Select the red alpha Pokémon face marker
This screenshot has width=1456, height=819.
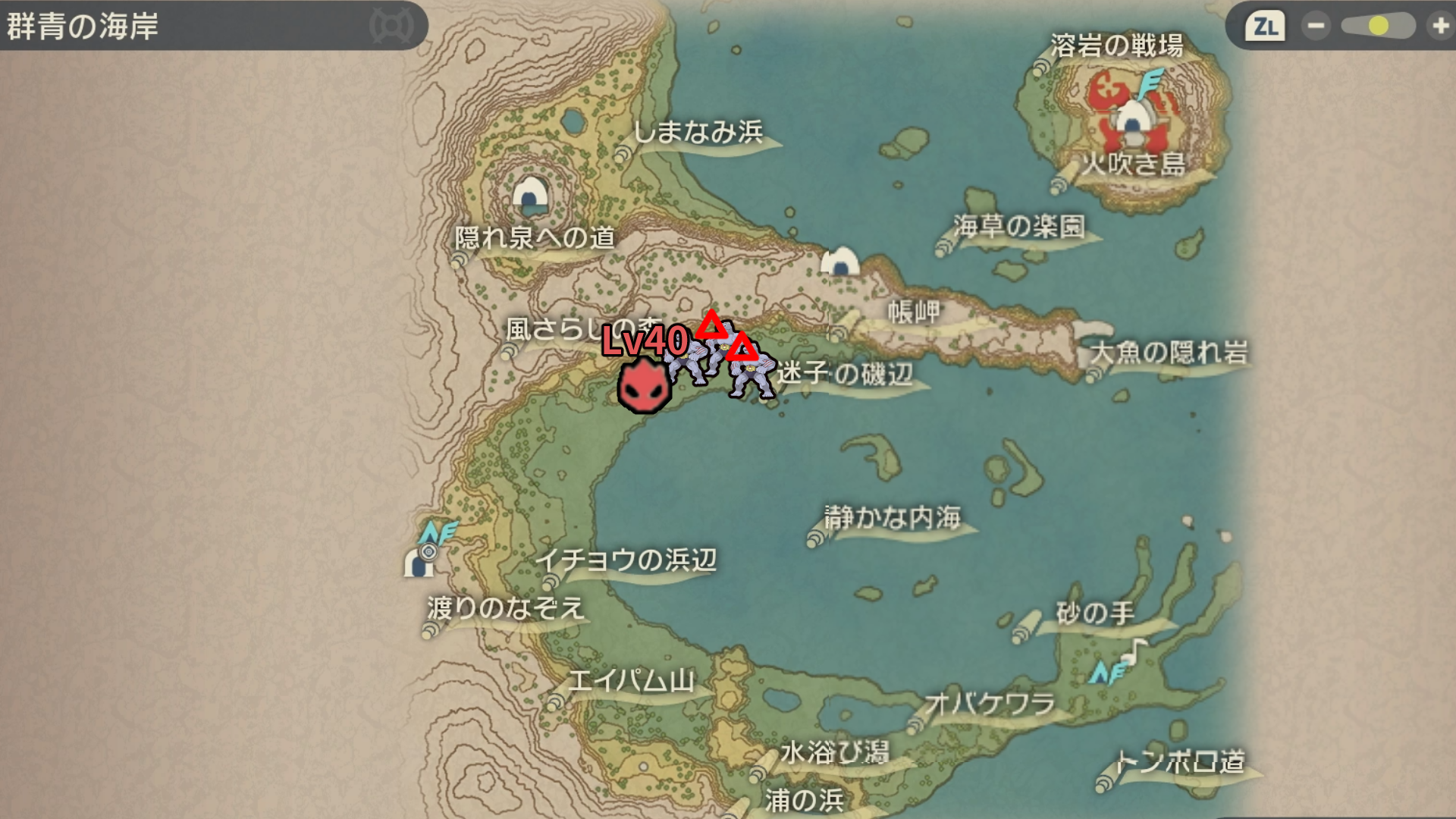click(644, 386)
